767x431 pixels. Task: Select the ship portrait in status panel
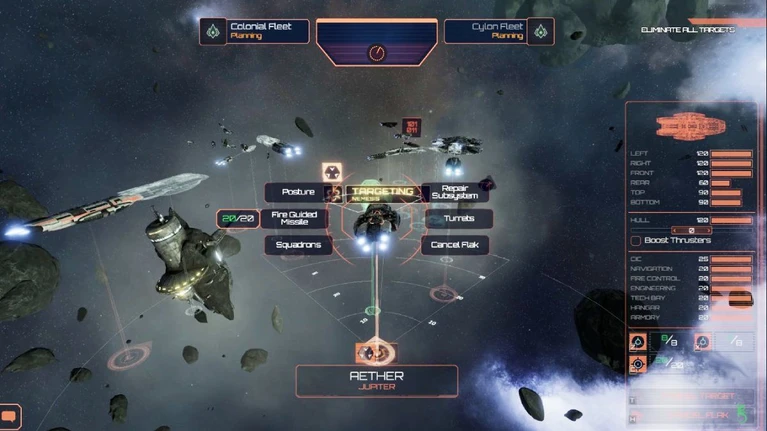[690, 127]
